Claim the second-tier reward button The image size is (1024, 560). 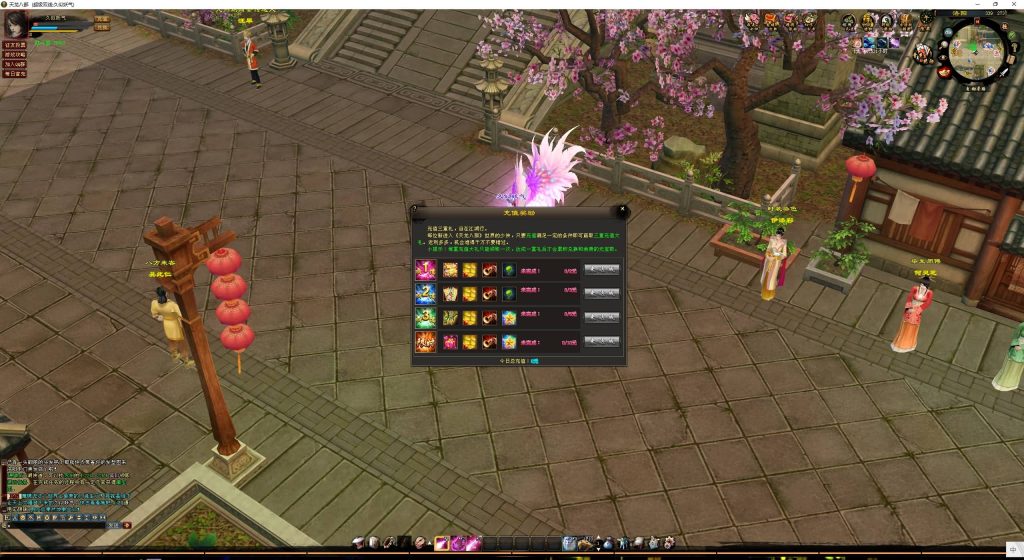point(601,293)
